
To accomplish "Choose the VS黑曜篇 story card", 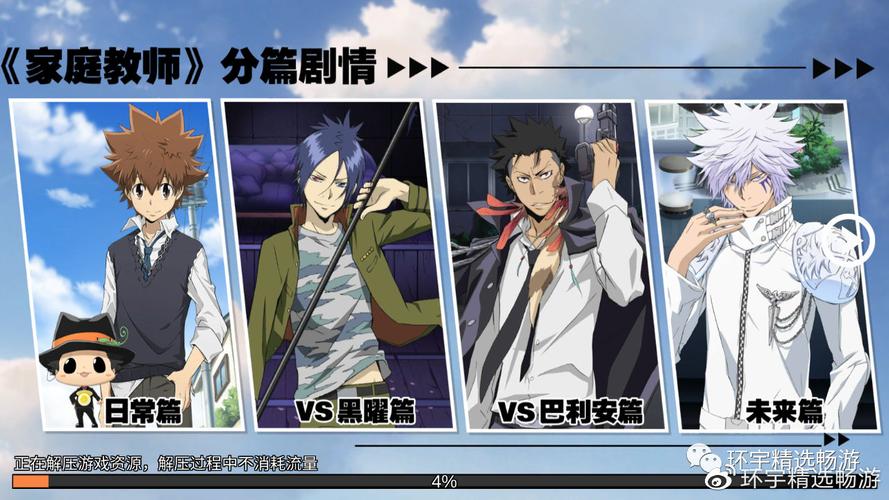I will point(335,265).
